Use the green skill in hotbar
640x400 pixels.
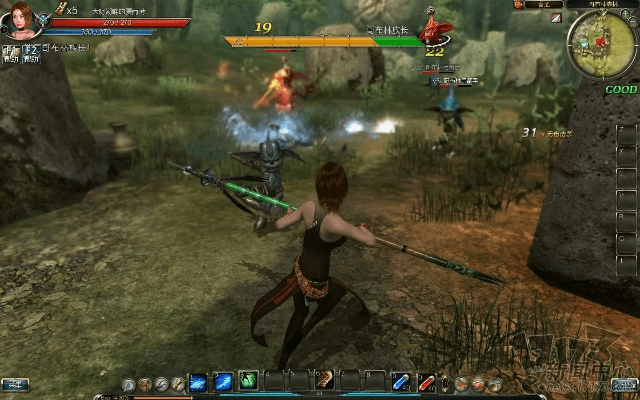248,381
